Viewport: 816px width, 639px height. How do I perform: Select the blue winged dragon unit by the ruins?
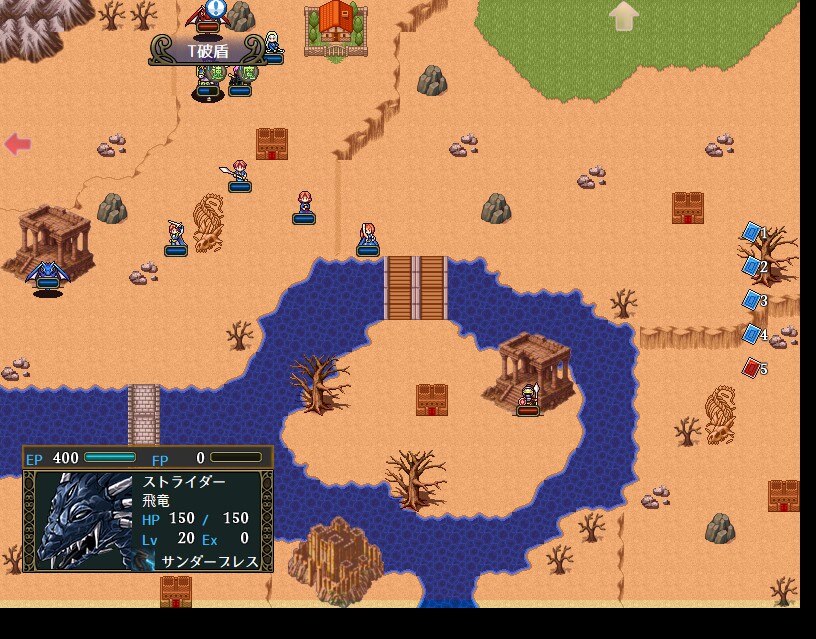[x=45, y=273]
